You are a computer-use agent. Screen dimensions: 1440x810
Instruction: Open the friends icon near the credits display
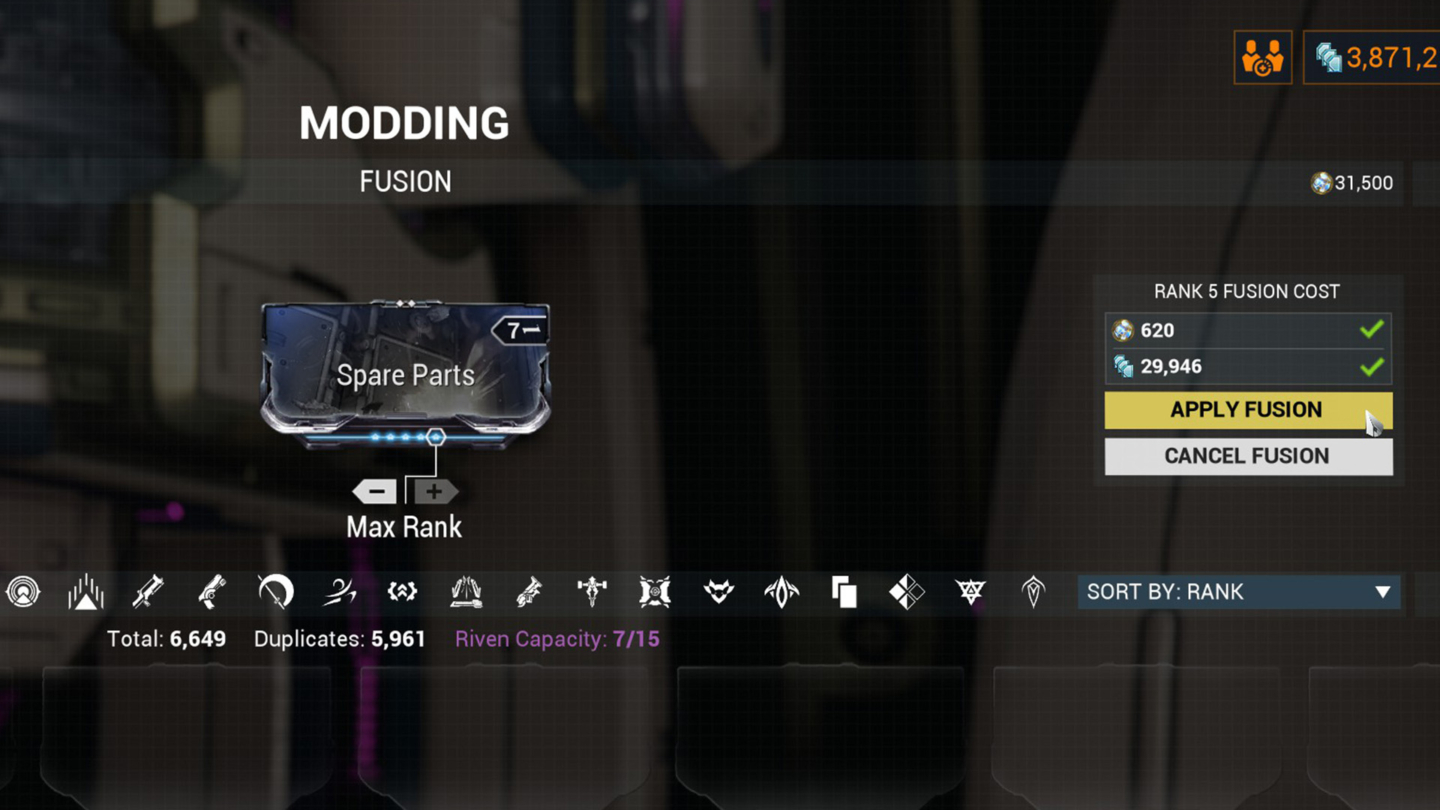point(1262,57)
